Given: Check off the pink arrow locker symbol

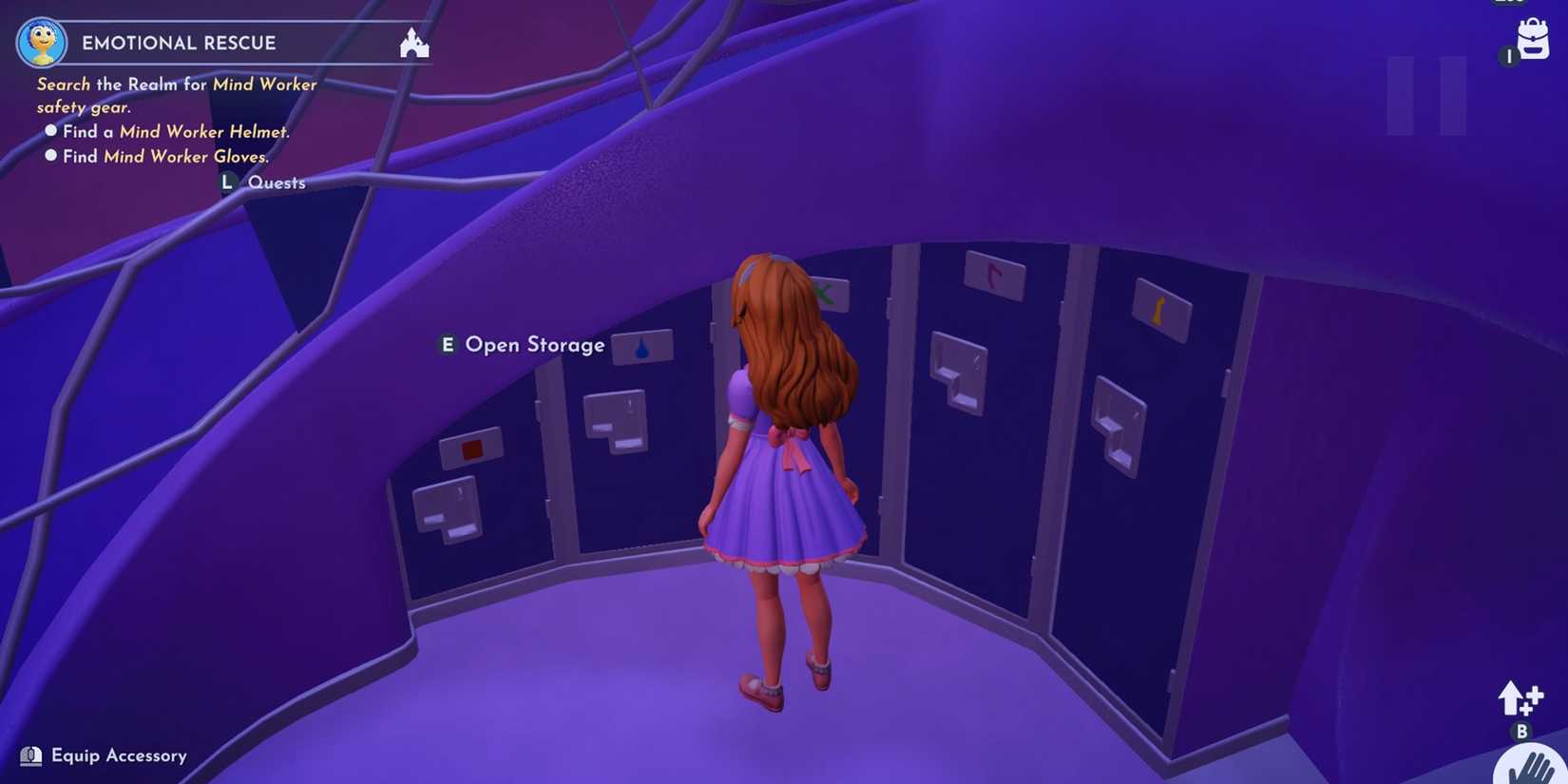Looking at the screenshot, I should click(994, 273).
